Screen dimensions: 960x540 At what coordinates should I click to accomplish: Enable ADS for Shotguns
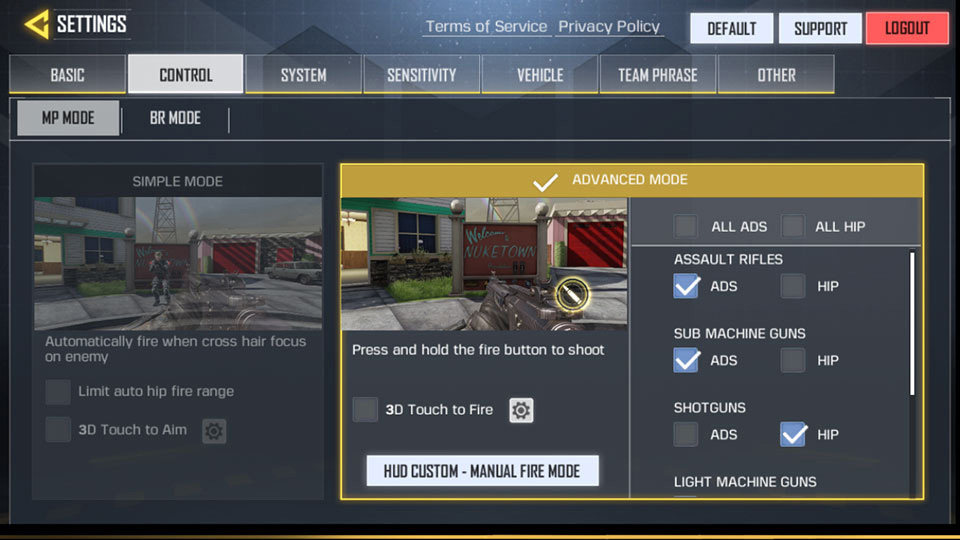point(686,434)
